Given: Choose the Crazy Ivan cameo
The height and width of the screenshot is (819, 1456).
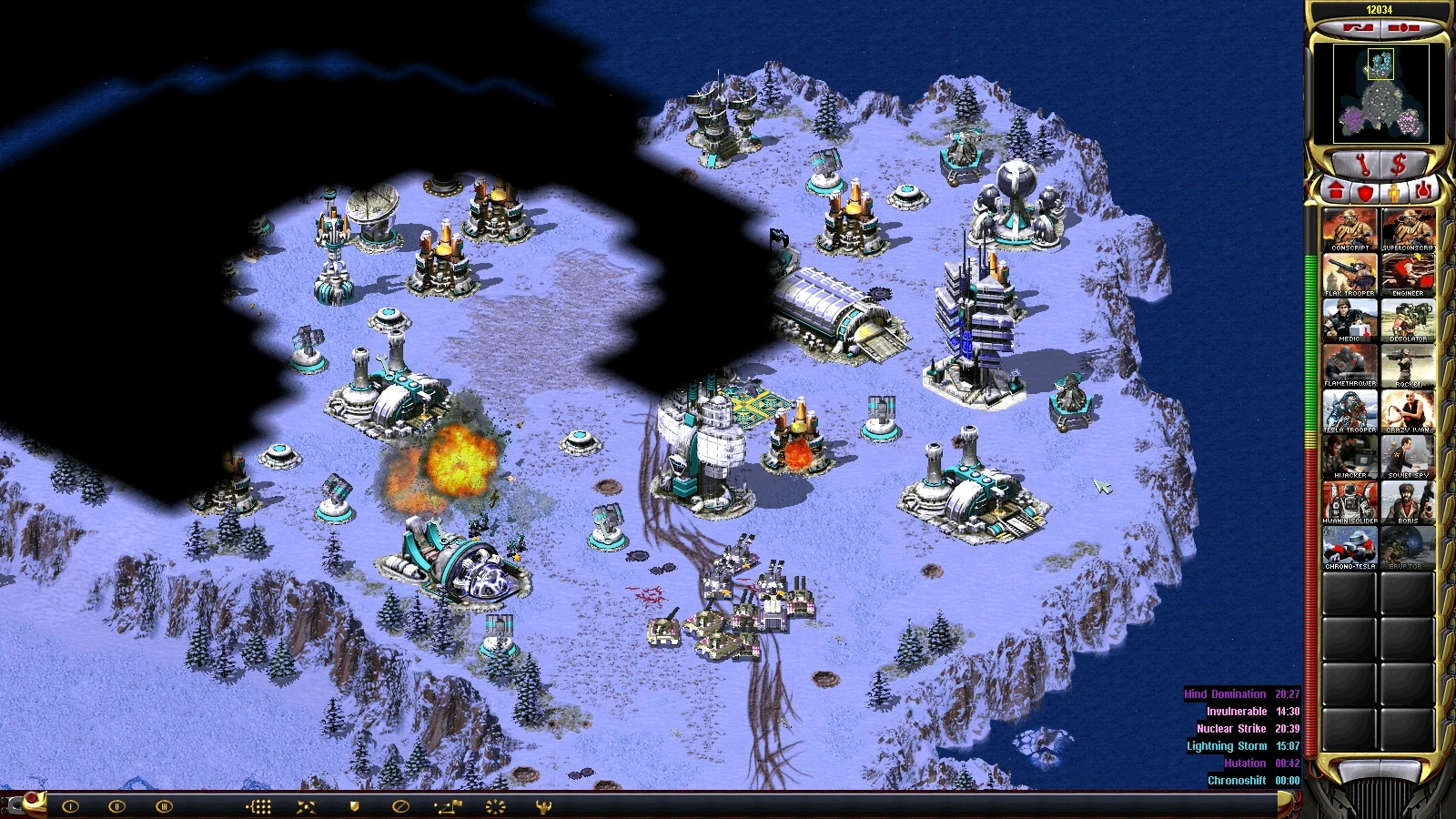Looking at the screenshot, I should pos(1408,410).
